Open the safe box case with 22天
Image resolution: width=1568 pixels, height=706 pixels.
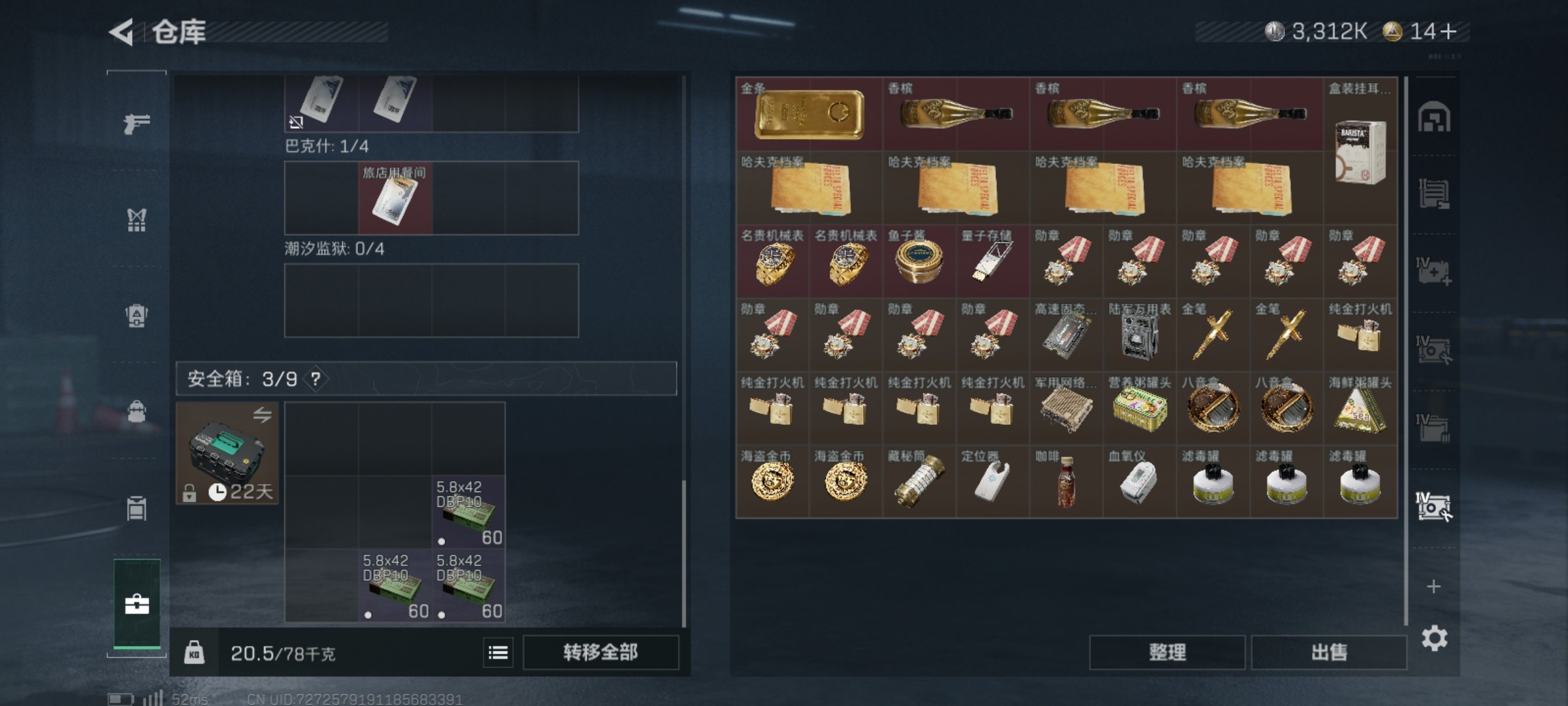coord(227,453)
